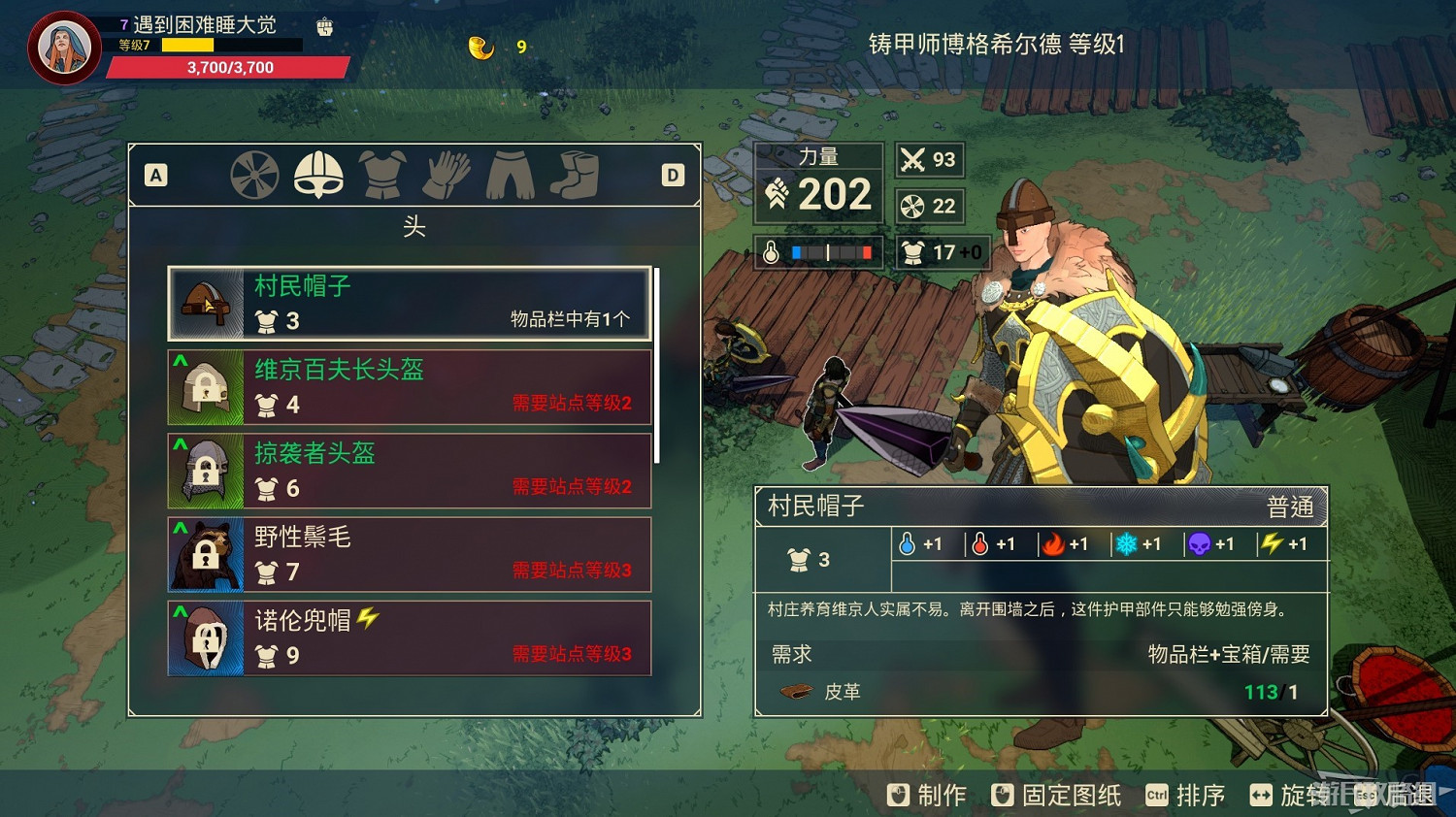Select the 村民帽子 recipe entry
1456x817 pixels.
coord(408,303)
